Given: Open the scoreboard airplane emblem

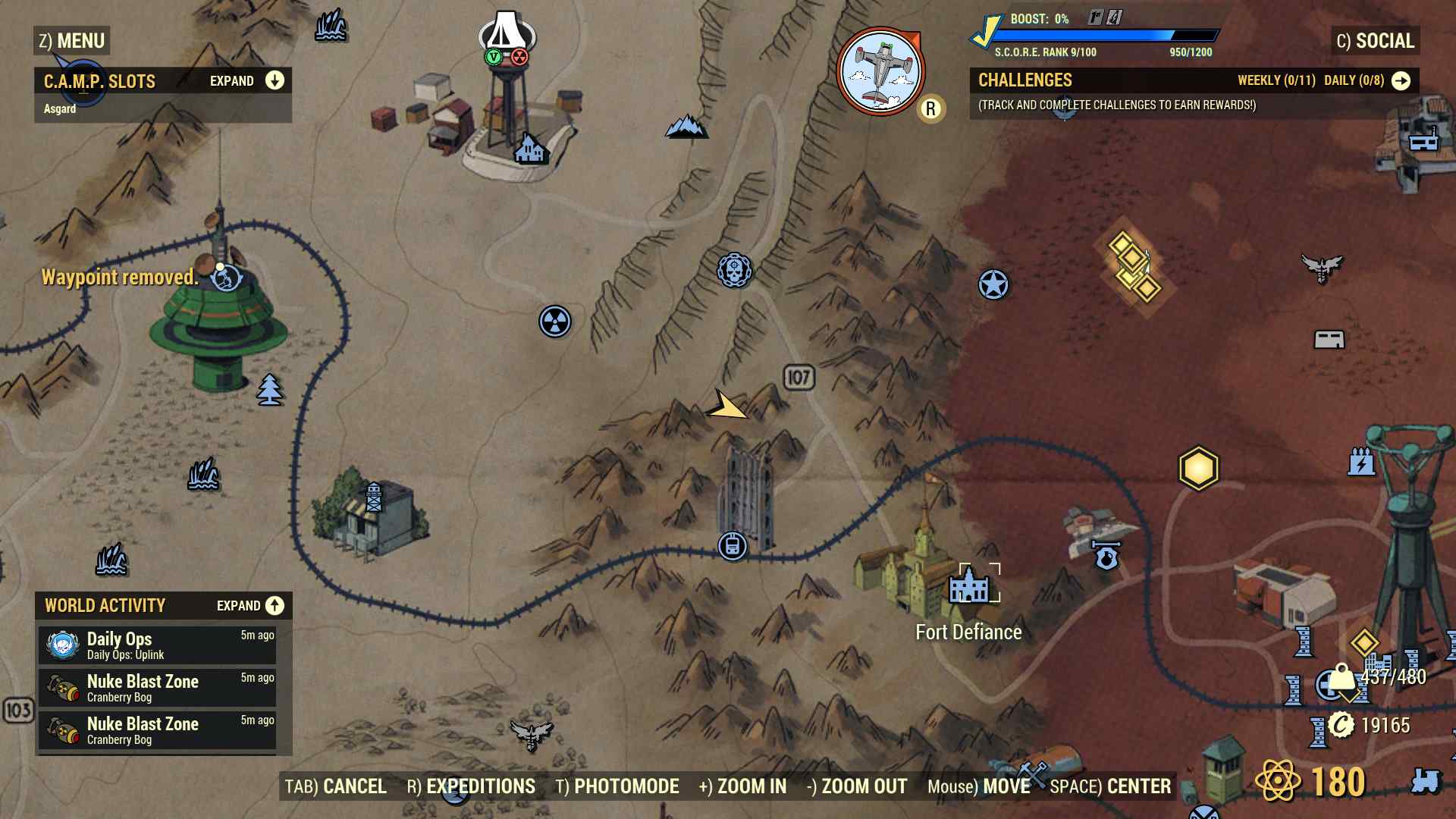Looking at the screenshot, I should pos(880,72).
